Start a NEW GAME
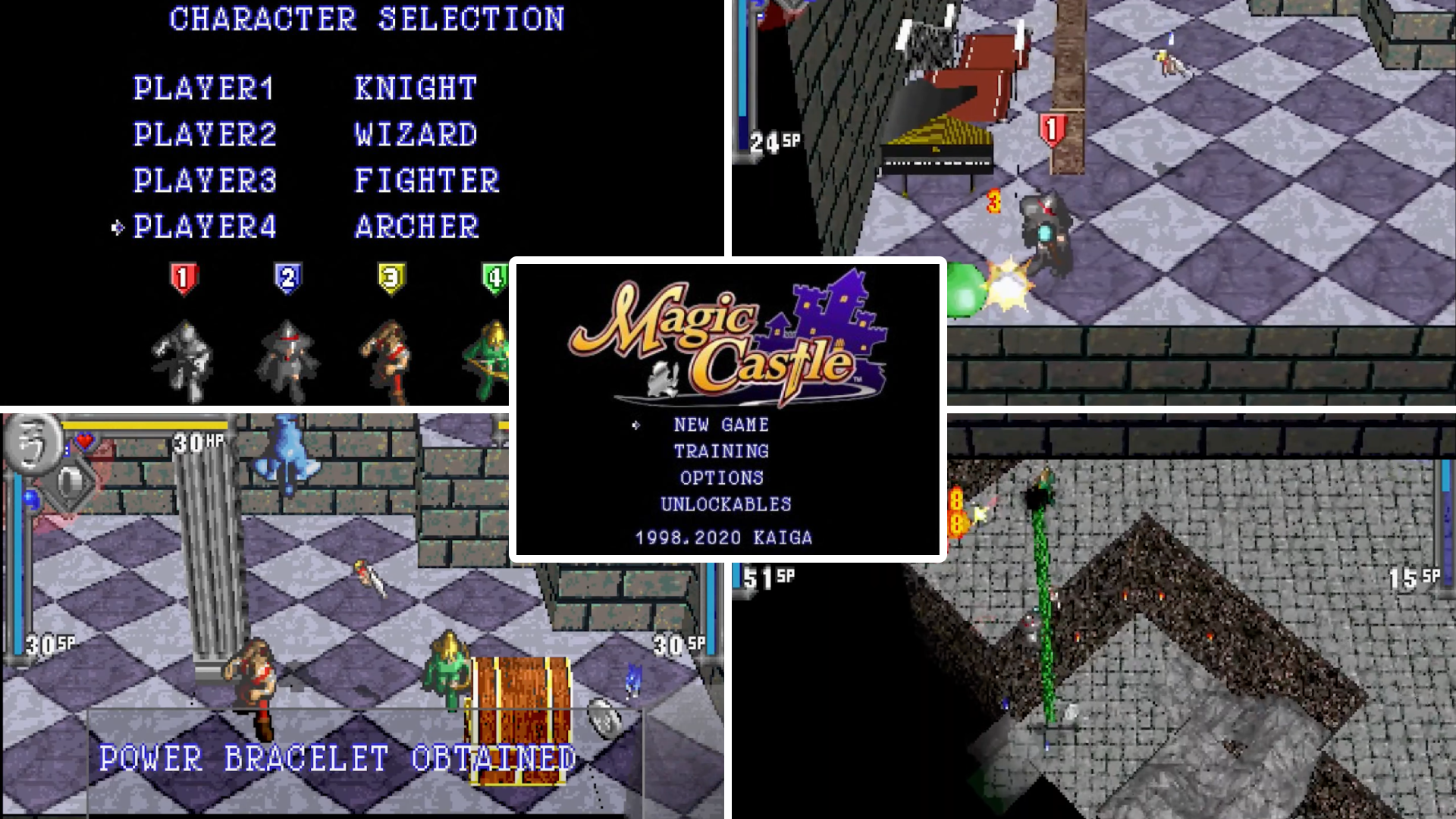1456x819 pixels. tap(721, 425)
